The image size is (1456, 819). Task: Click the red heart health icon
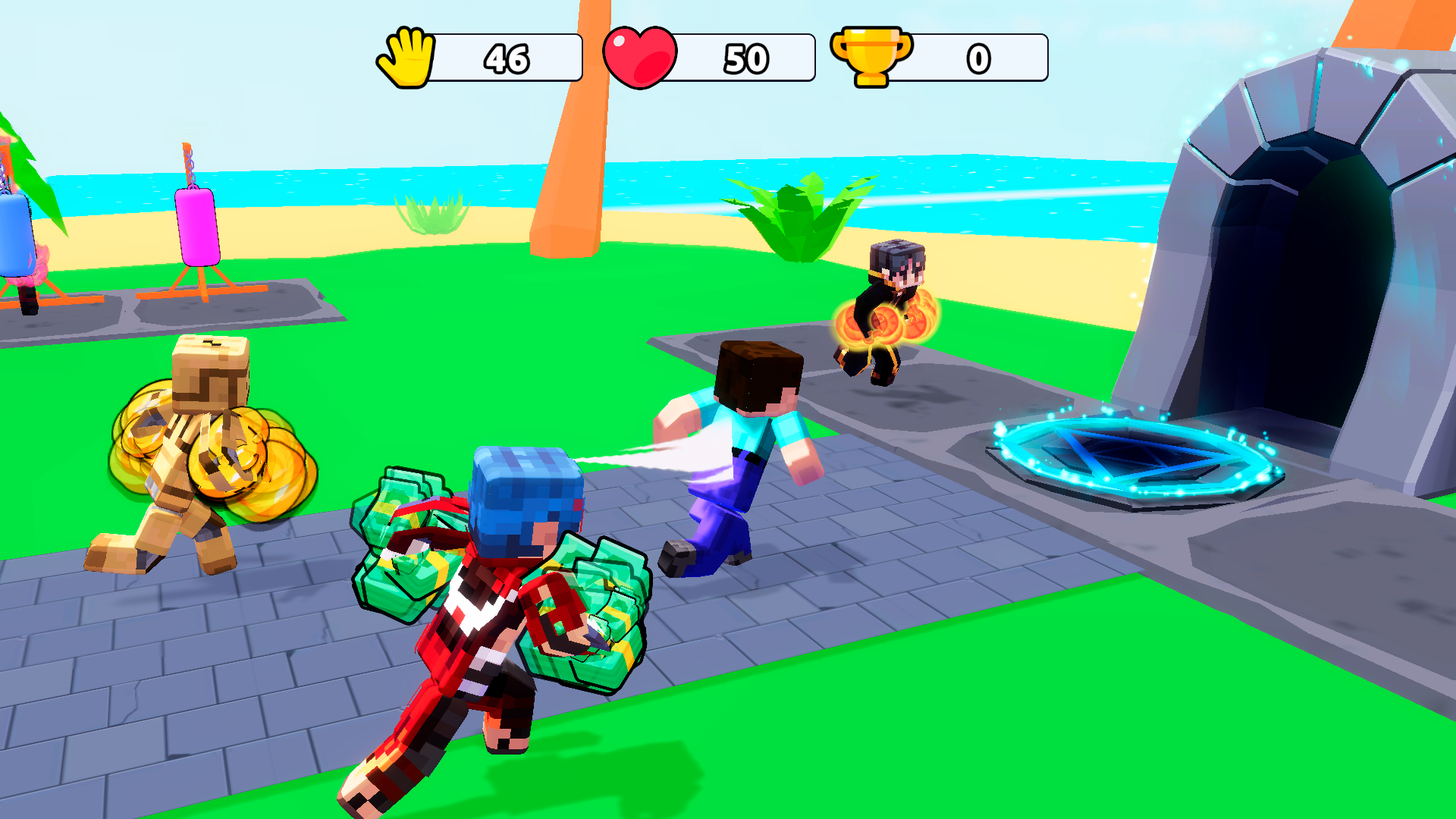point(641,55)
